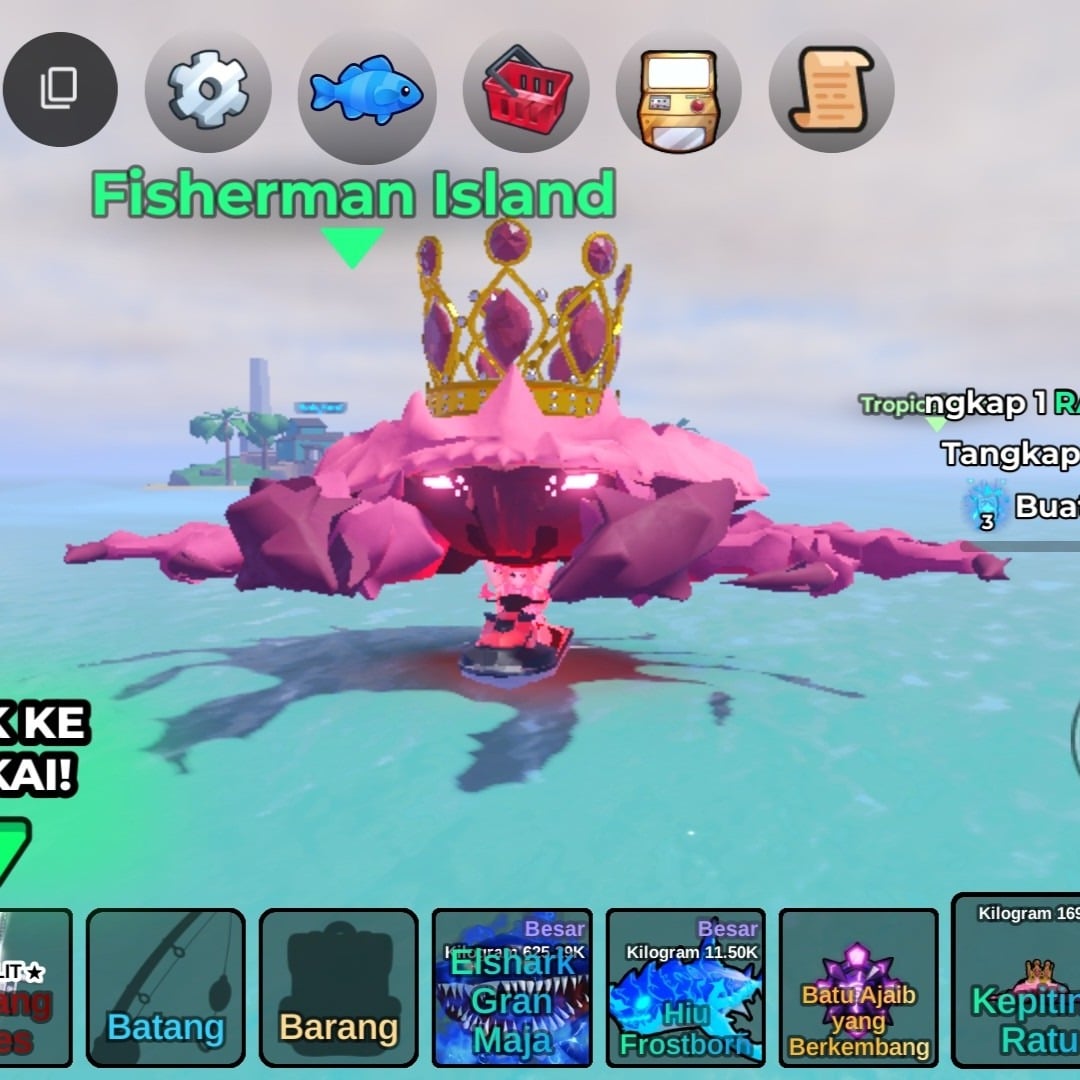This screenshot has height=1080, width=1080.
Task: Select the Batang fishing rod slot
Action: 165,987
